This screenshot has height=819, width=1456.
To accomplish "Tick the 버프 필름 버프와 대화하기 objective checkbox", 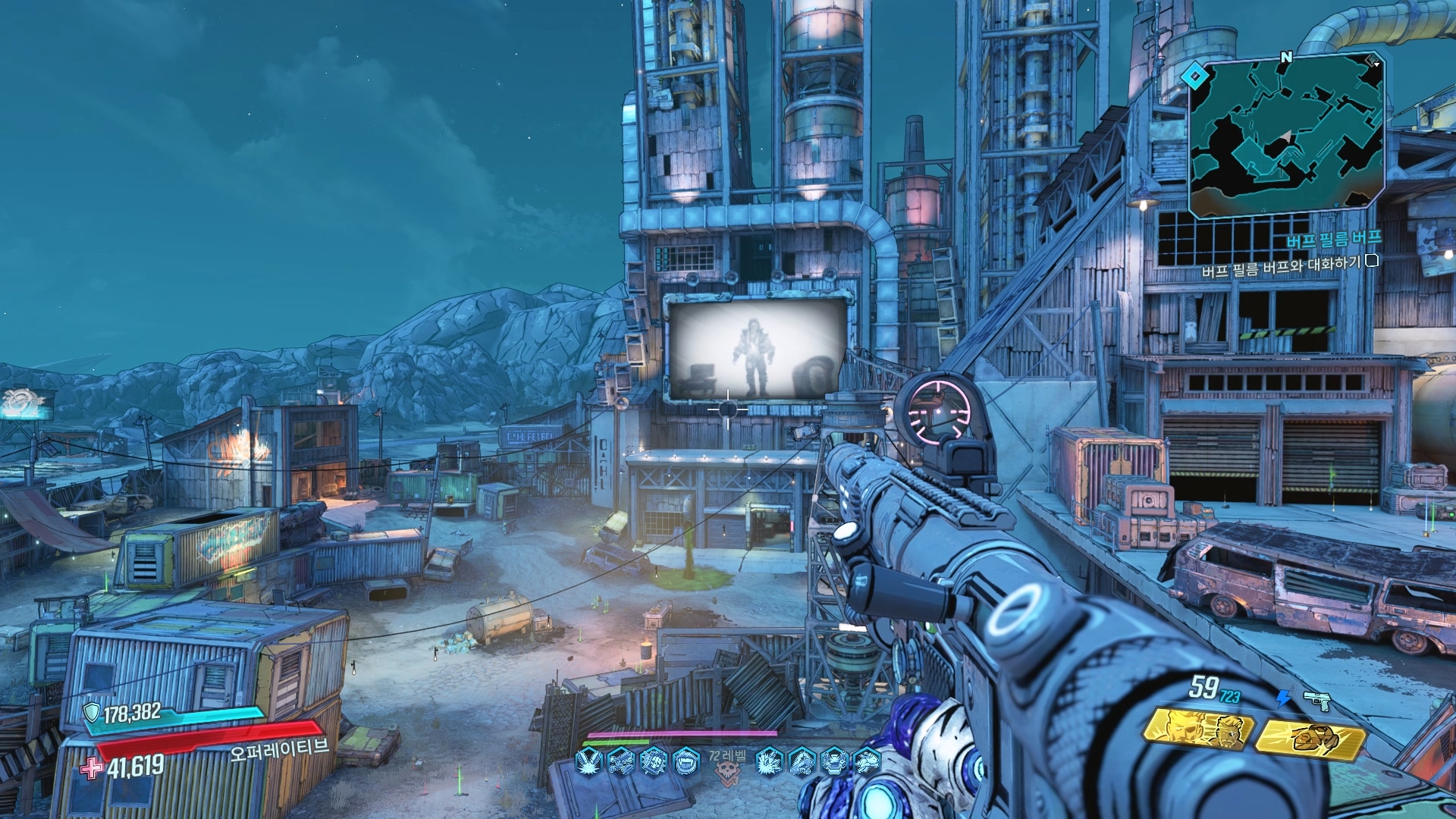I will [x=1371, y=262].
